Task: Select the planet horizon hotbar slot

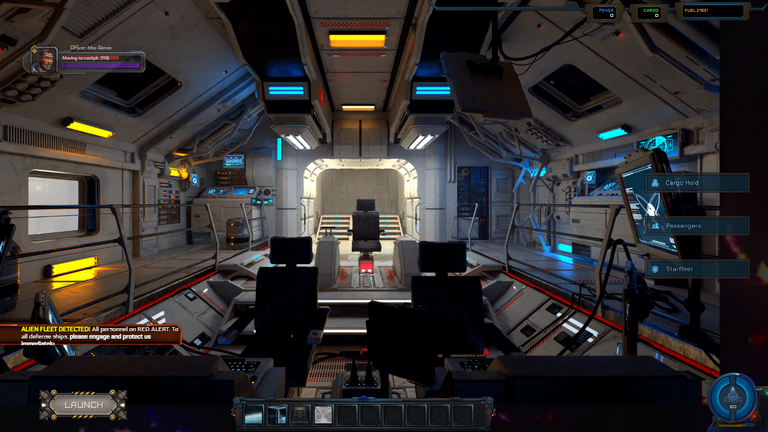Action: point(253,414)
